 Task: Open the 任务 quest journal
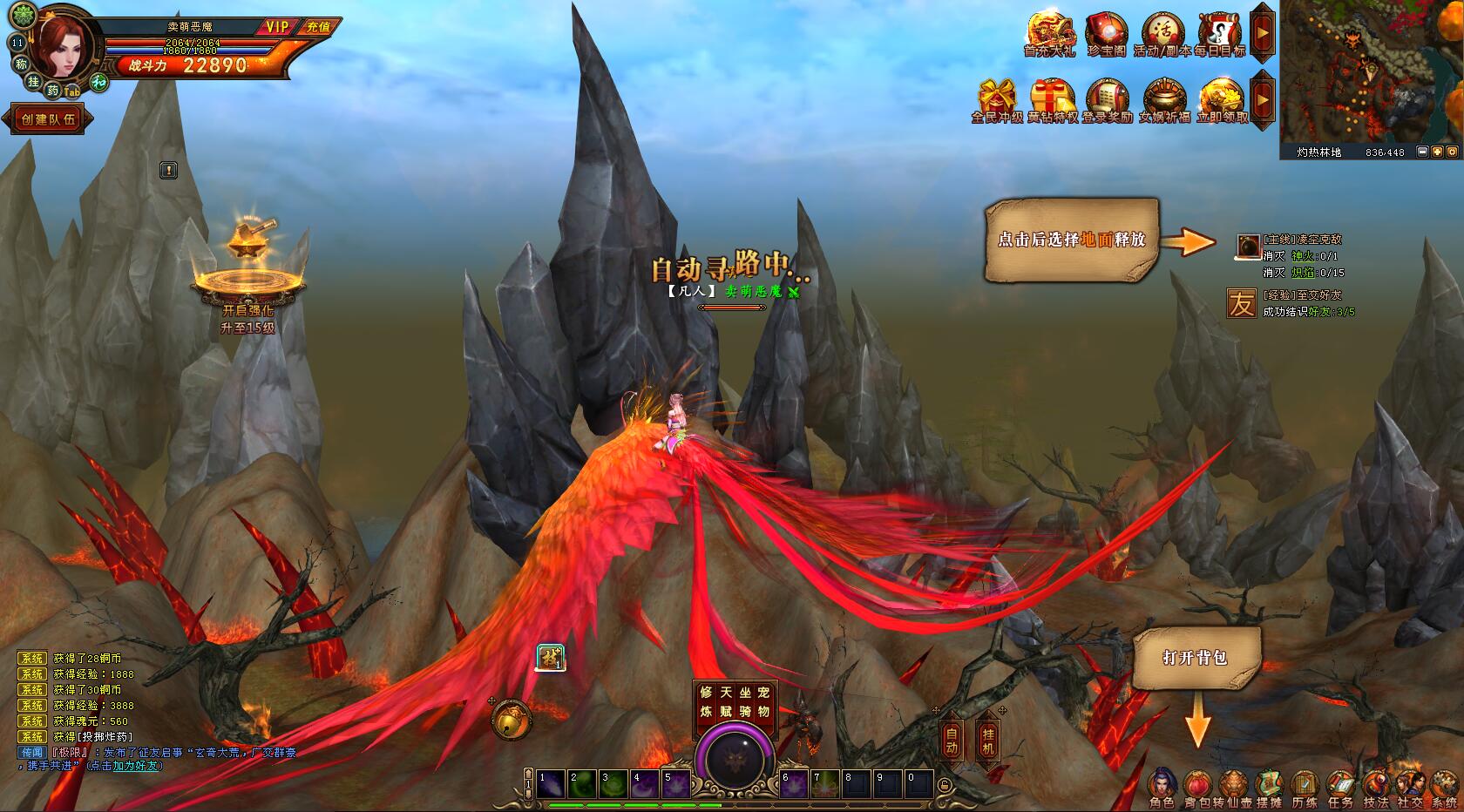tap(1339, 788)
